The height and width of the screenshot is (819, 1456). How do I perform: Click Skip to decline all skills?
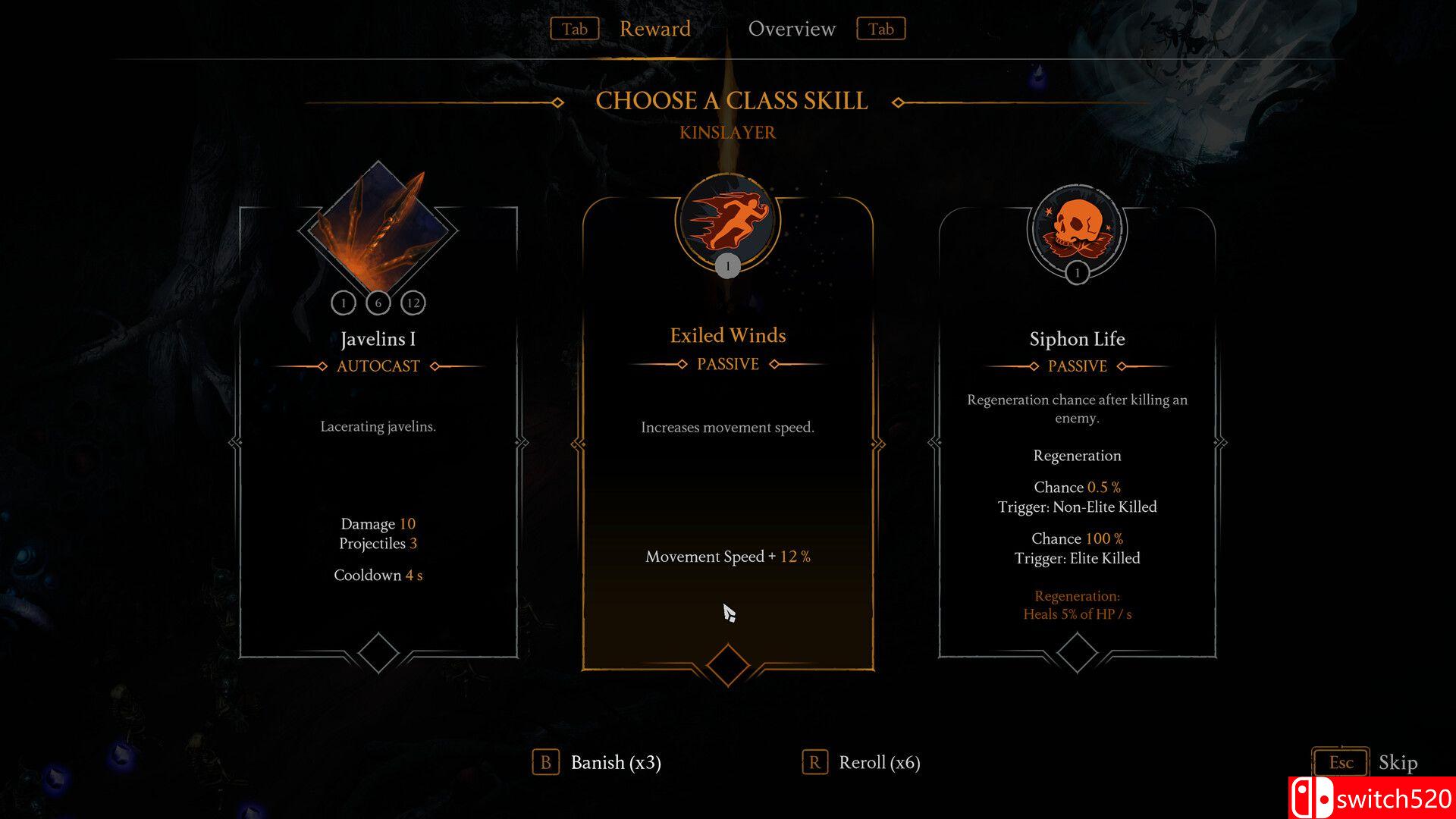coord(1399,764)
